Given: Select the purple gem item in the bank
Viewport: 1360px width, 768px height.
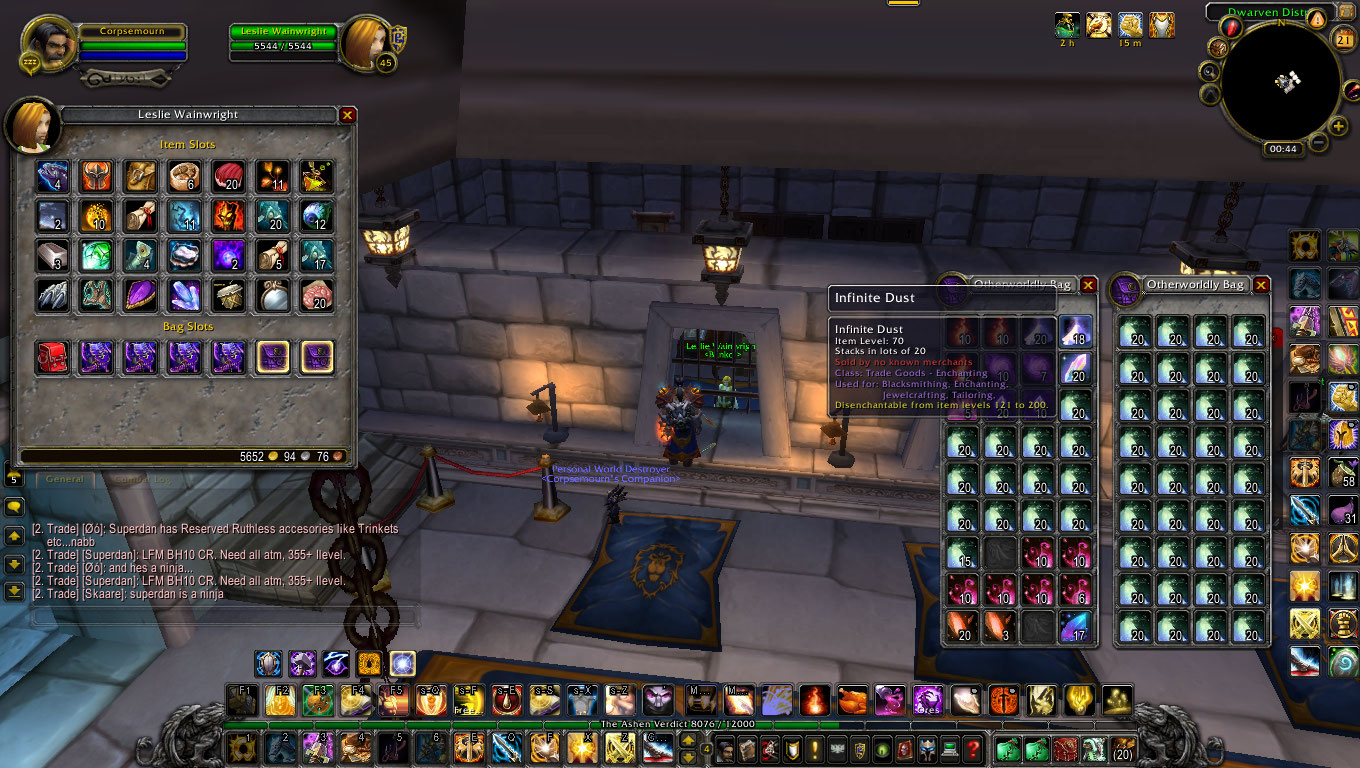Looking at the screenshot, I should click(x=140, y=295).
